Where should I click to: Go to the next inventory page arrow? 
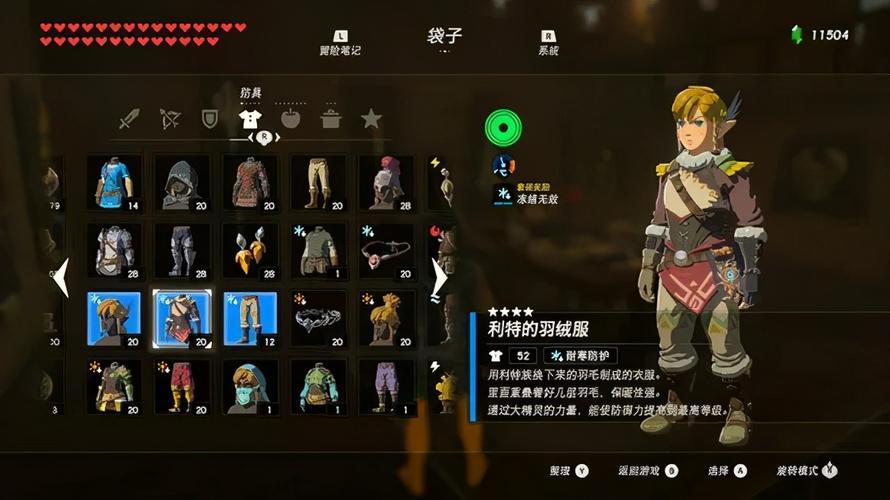pos(439,277)
